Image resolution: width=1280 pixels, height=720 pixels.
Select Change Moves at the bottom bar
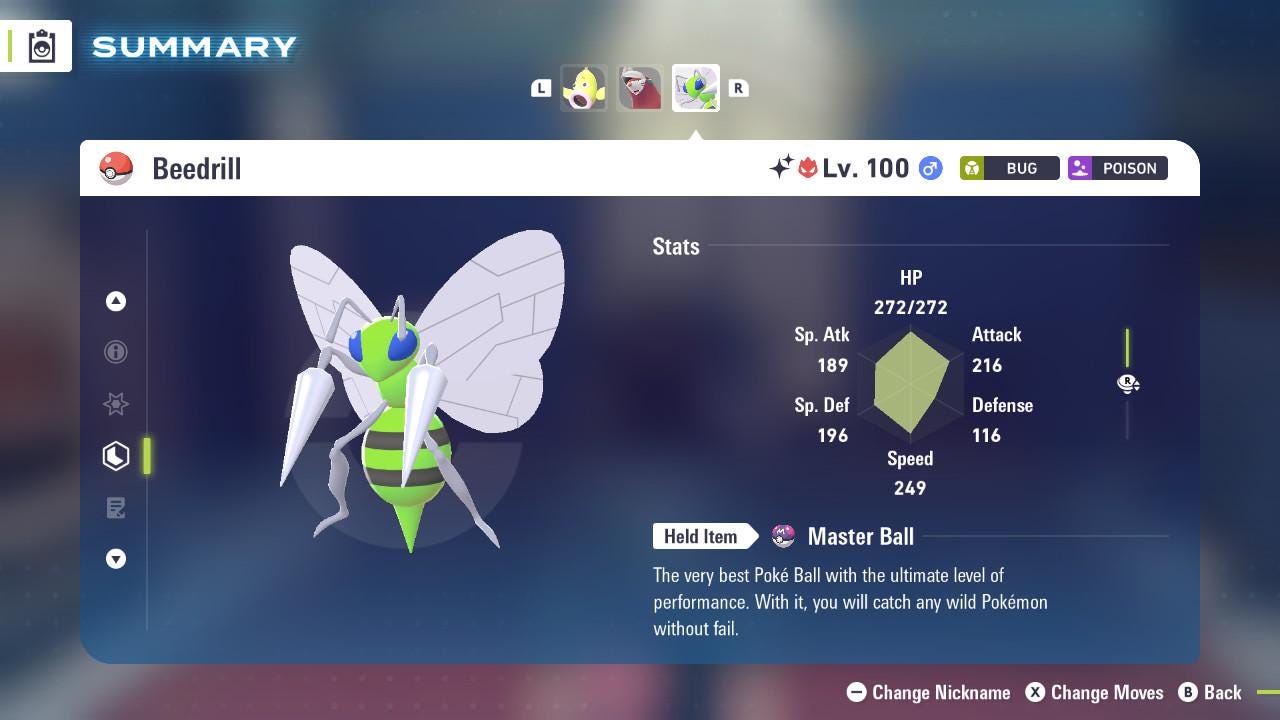[1107, 692]
